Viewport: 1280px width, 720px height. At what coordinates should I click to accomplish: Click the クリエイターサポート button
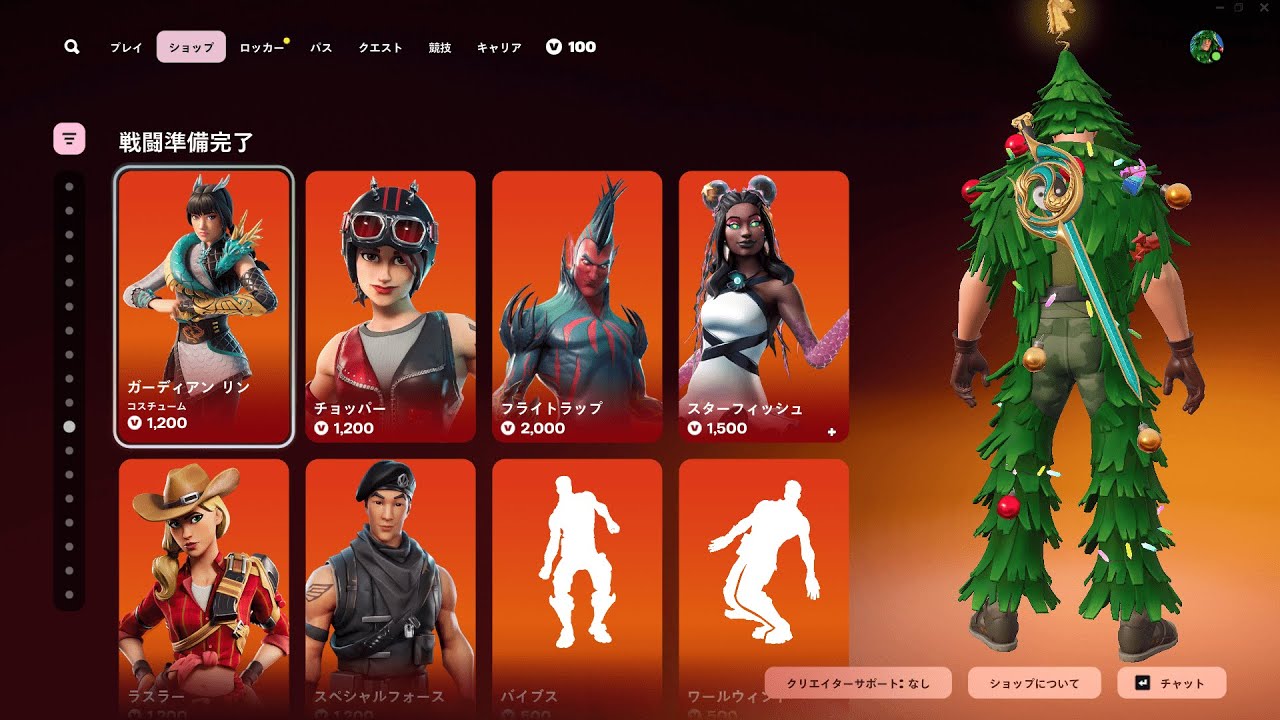[858, 684]
